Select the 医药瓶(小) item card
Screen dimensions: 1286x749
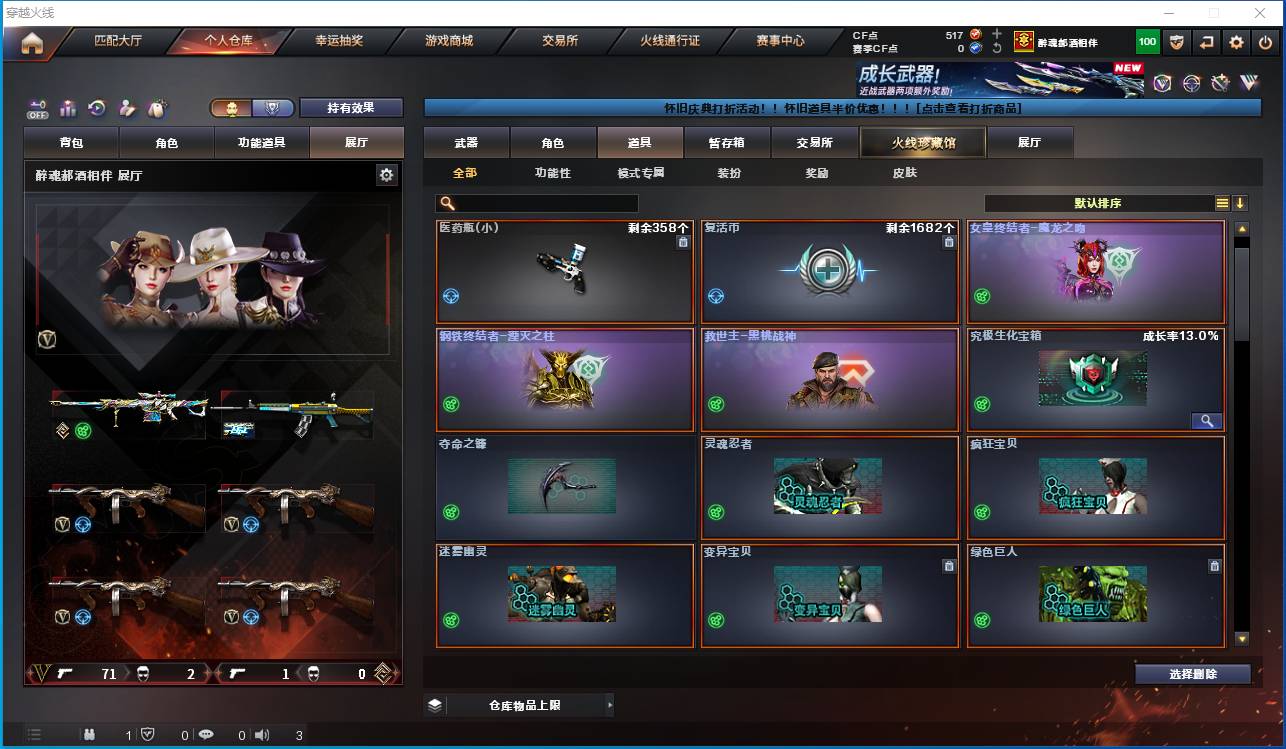pyautogui.click(x=565, y=271)
